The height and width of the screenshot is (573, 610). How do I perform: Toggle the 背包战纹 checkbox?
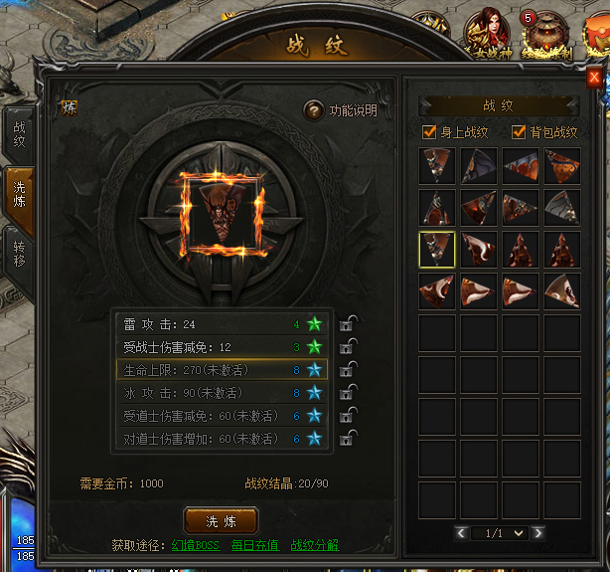[x=519, y=132]
